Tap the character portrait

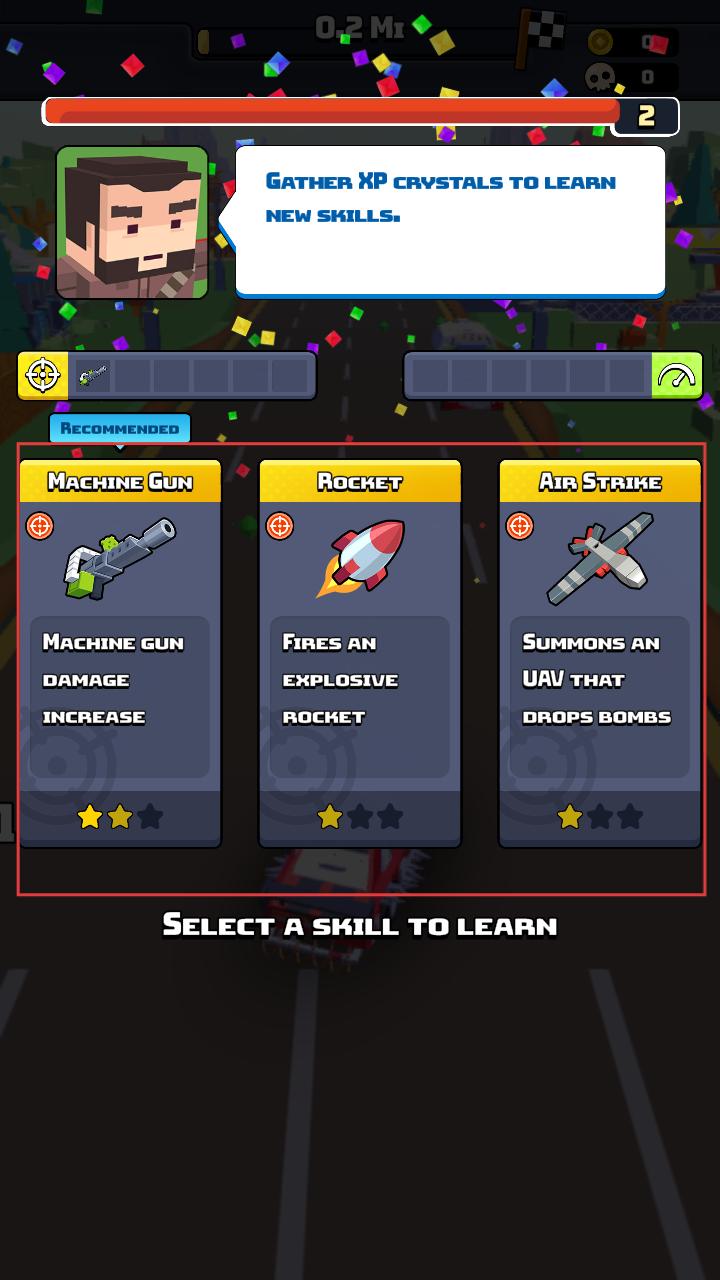tap(132, 222)
